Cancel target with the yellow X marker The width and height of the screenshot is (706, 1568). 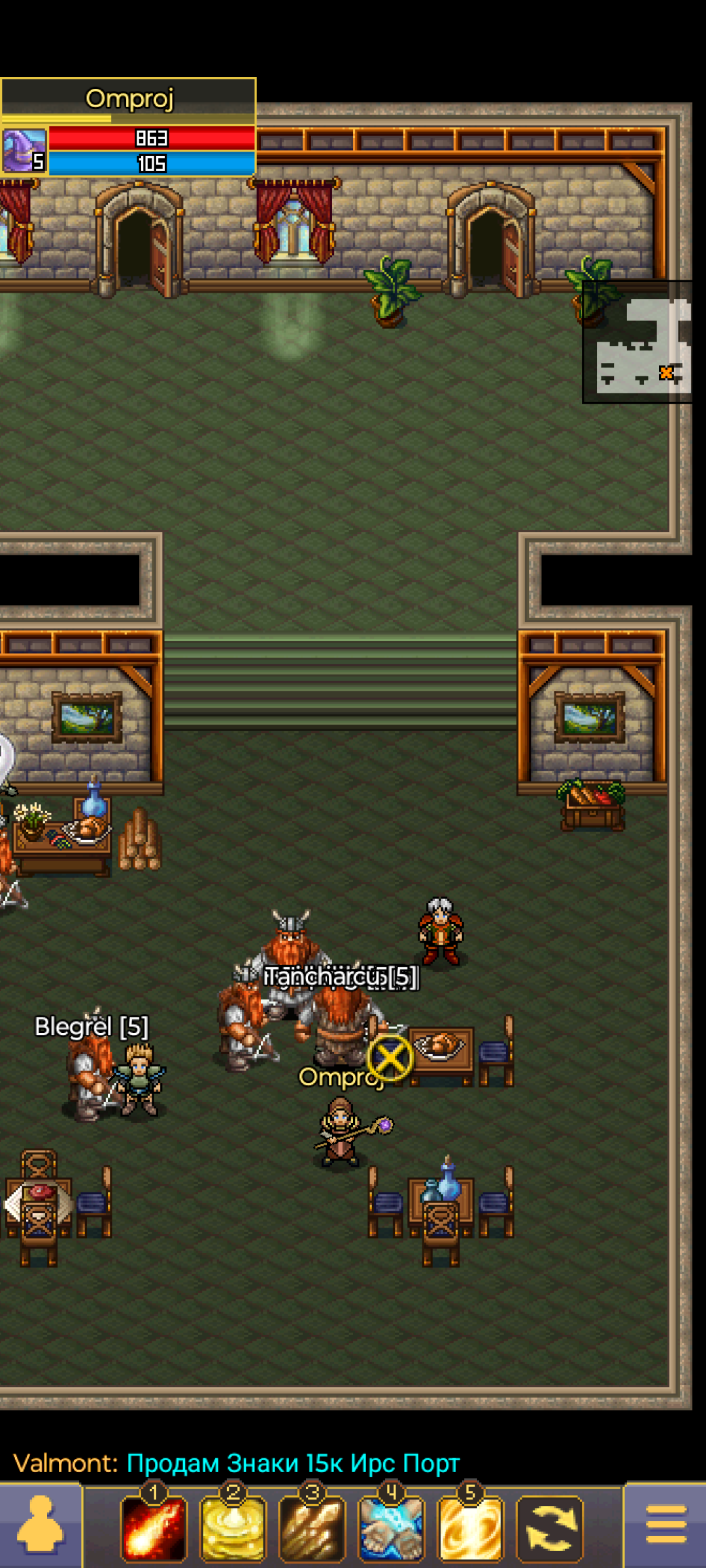[x=390, y=1058]
